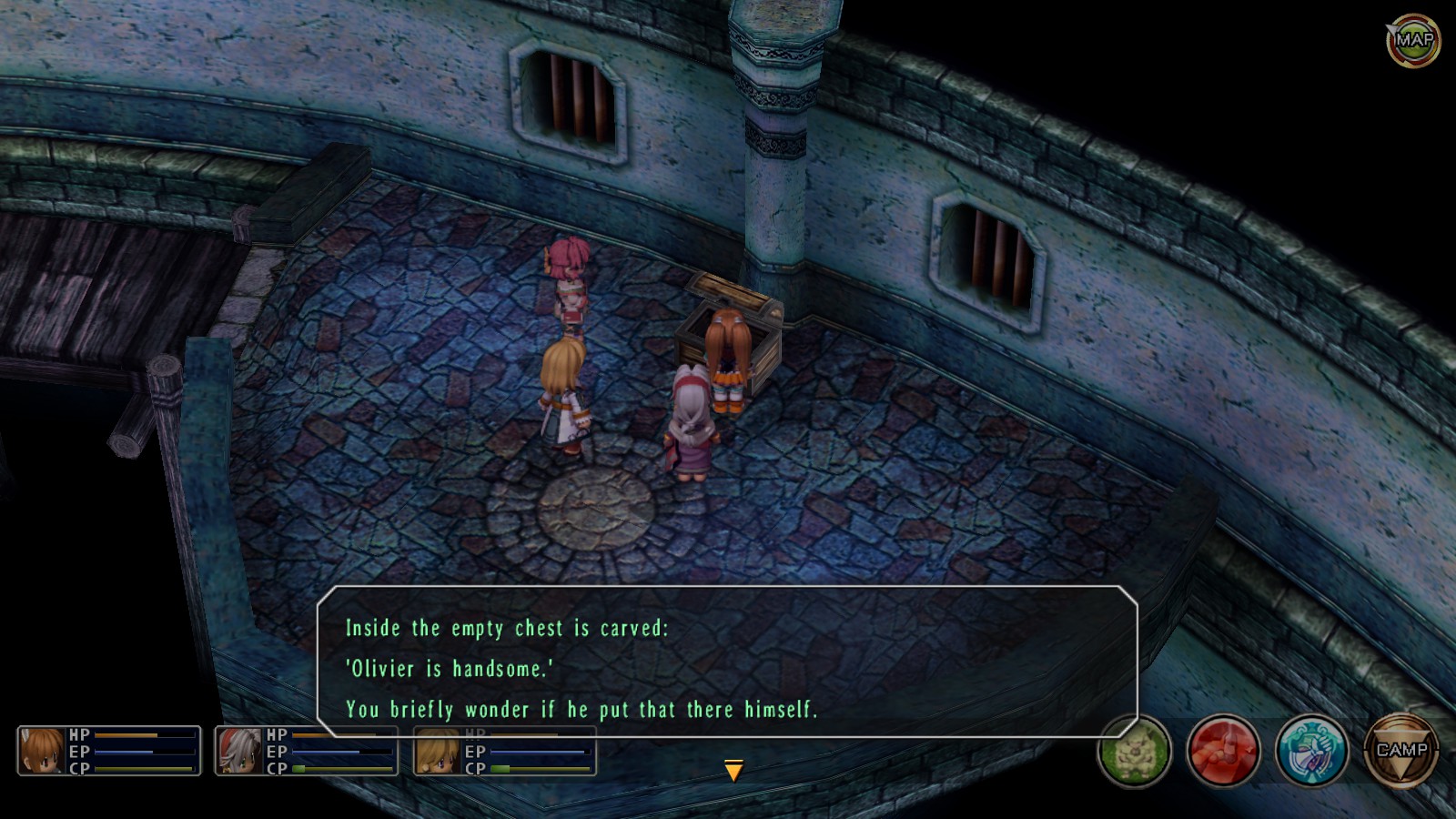Open the CAMP menu
The width and height of the screenshot is (1456, 819).
pos(1400,751)
